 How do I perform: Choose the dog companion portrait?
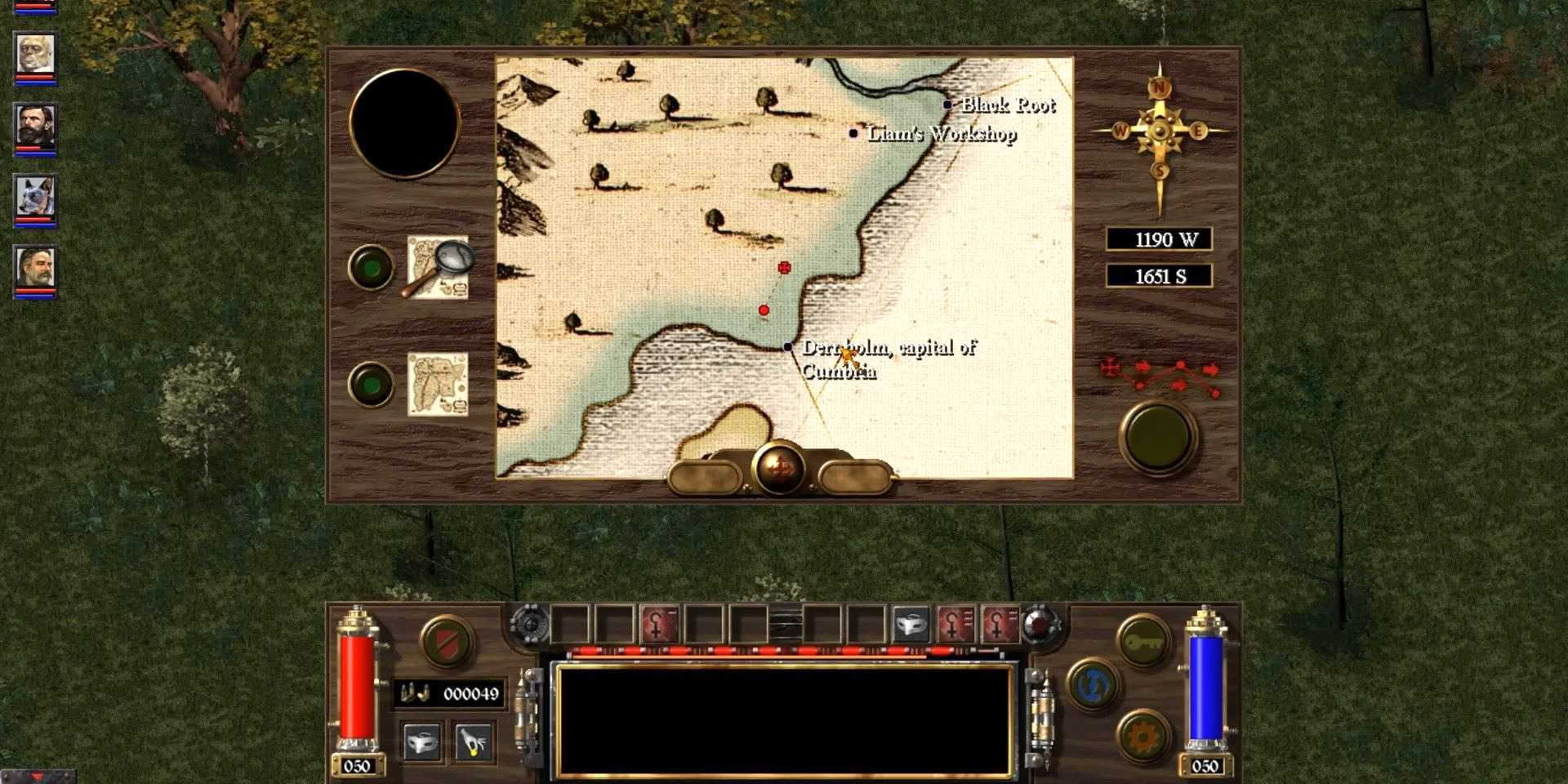pyautogui.click(x=35, y=197)
